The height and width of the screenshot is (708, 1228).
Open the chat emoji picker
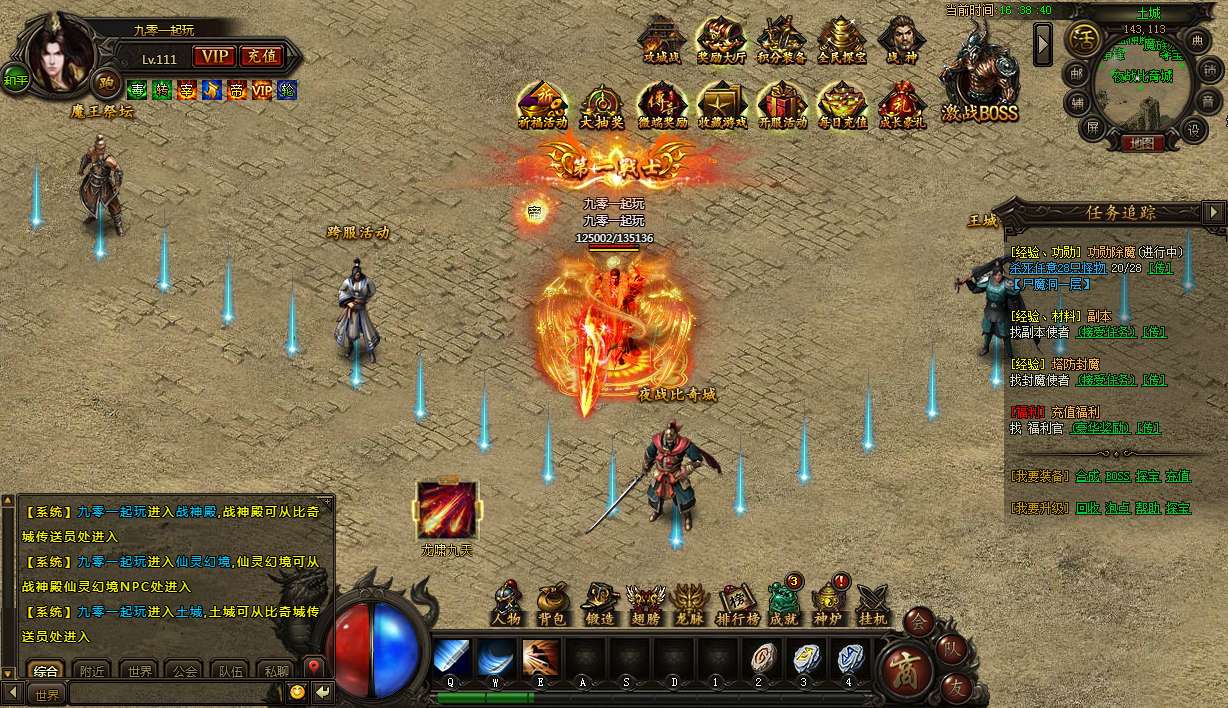pos(297,692)
